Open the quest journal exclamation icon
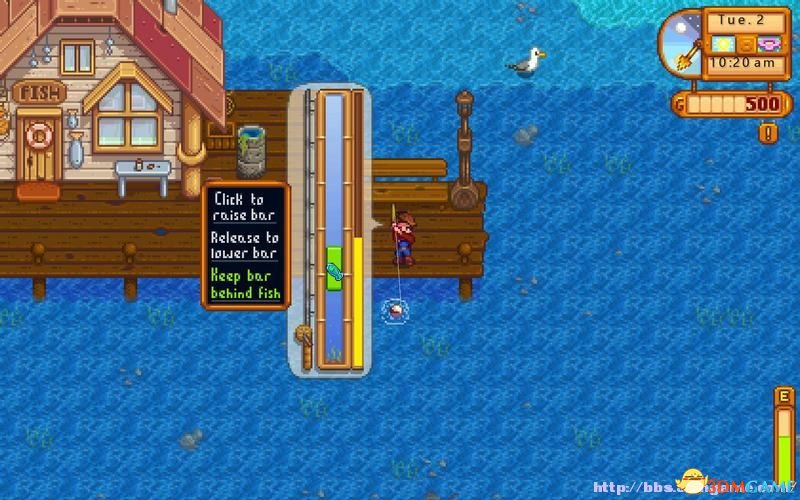The height and width of the screenshot is (500, 800). click(x=768, y=132)
